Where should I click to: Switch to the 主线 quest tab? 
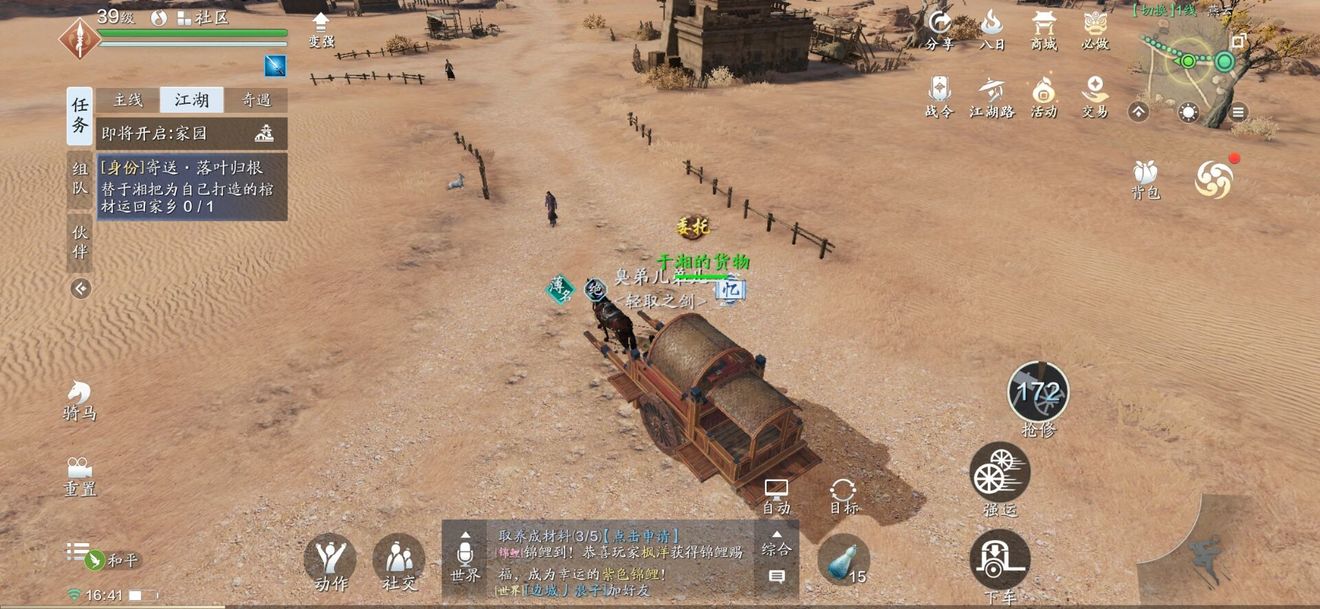coord(127,100)
